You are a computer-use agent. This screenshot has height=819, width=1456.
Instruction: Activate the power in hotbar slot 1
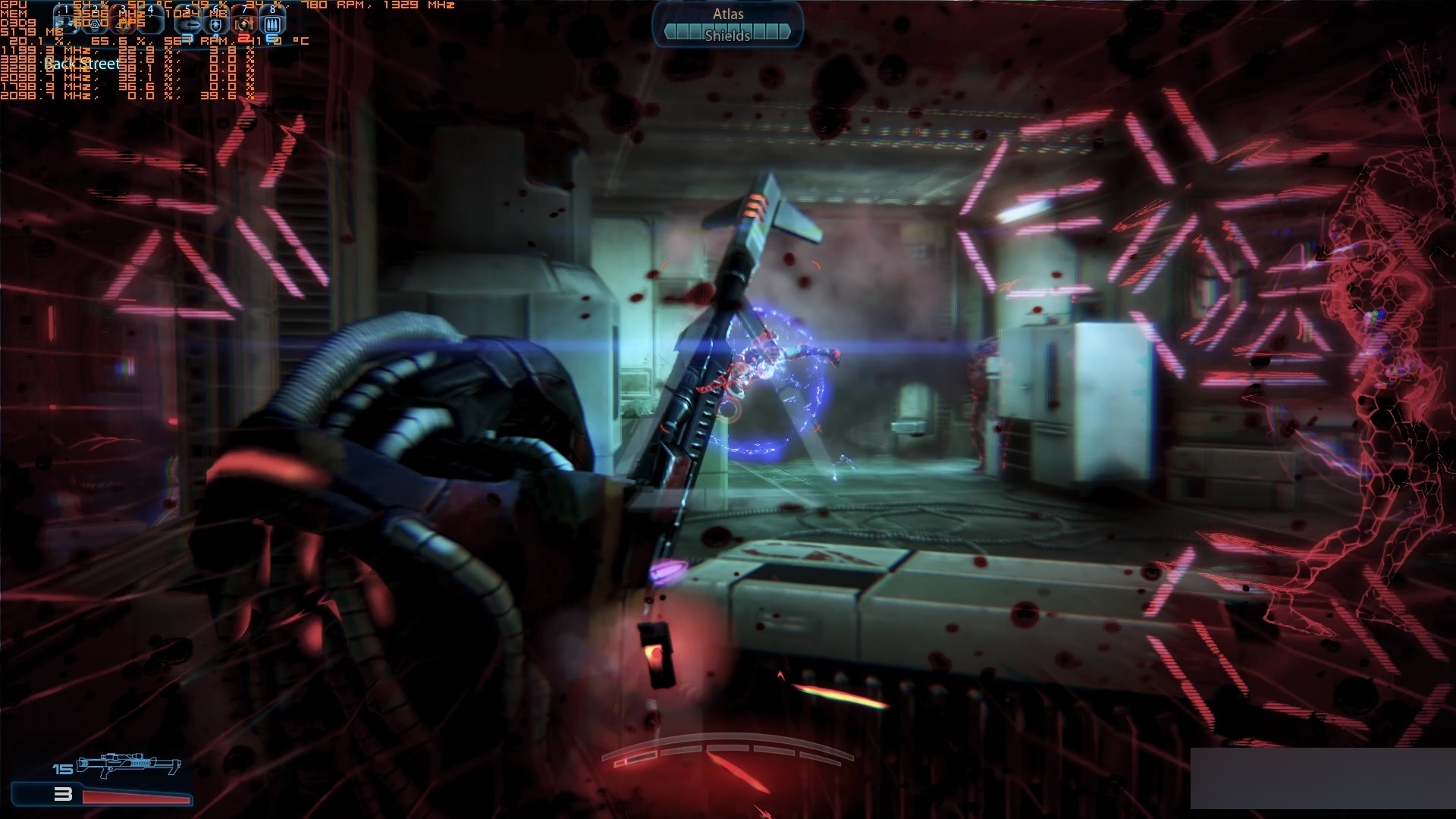(65, 23)
